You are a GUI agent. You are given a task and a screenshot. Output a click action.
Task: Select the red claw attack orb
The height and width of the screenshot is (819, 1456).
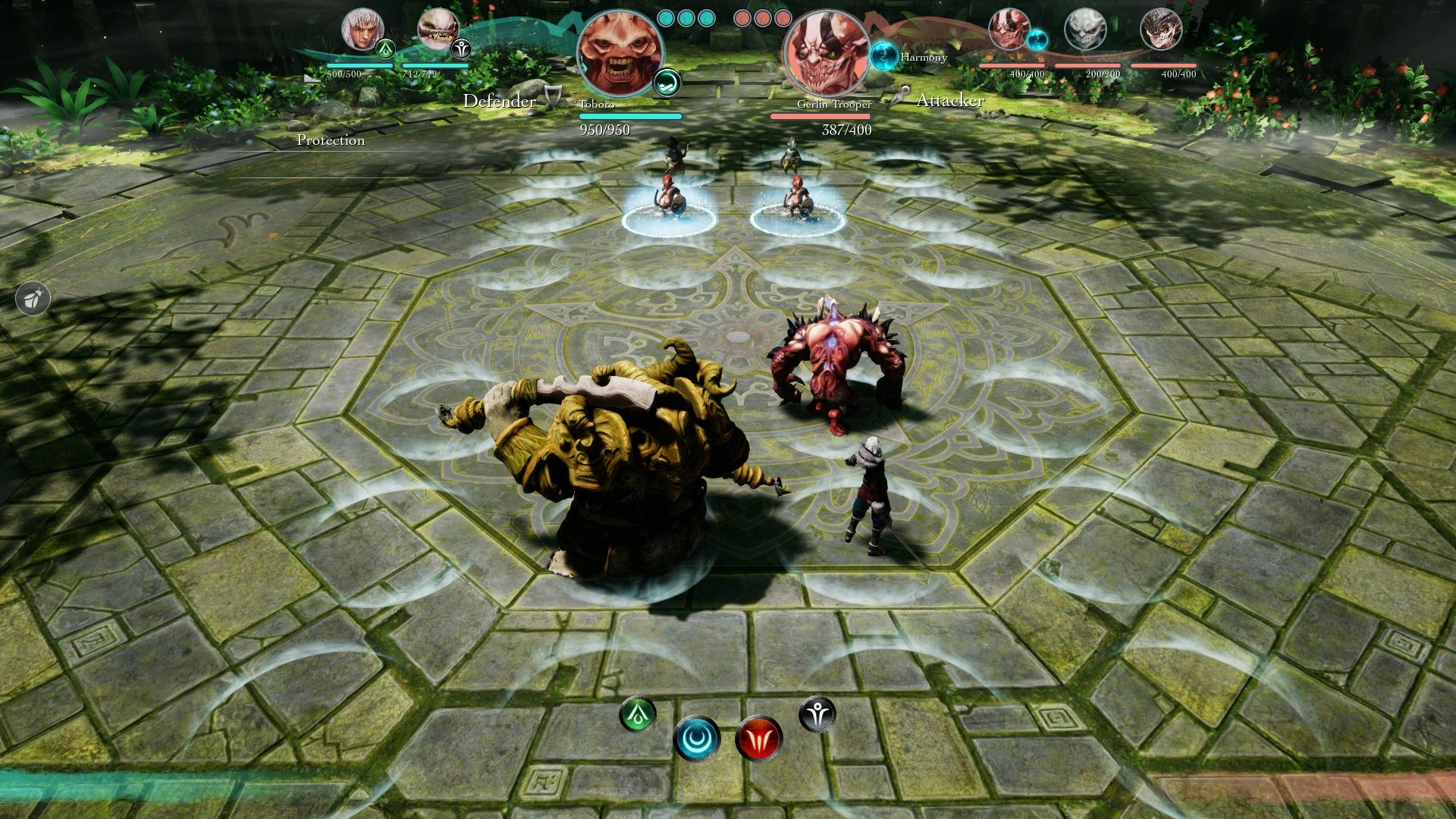pyautogui.click(x=758, y=739)
